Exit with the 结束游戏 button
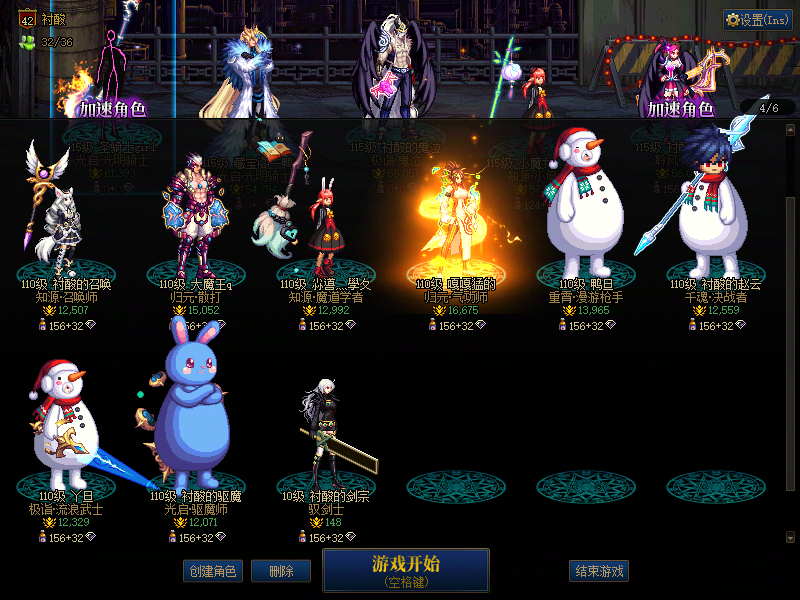Image resolution: width=800 pixels, height=600 pixels. point(599,571)
